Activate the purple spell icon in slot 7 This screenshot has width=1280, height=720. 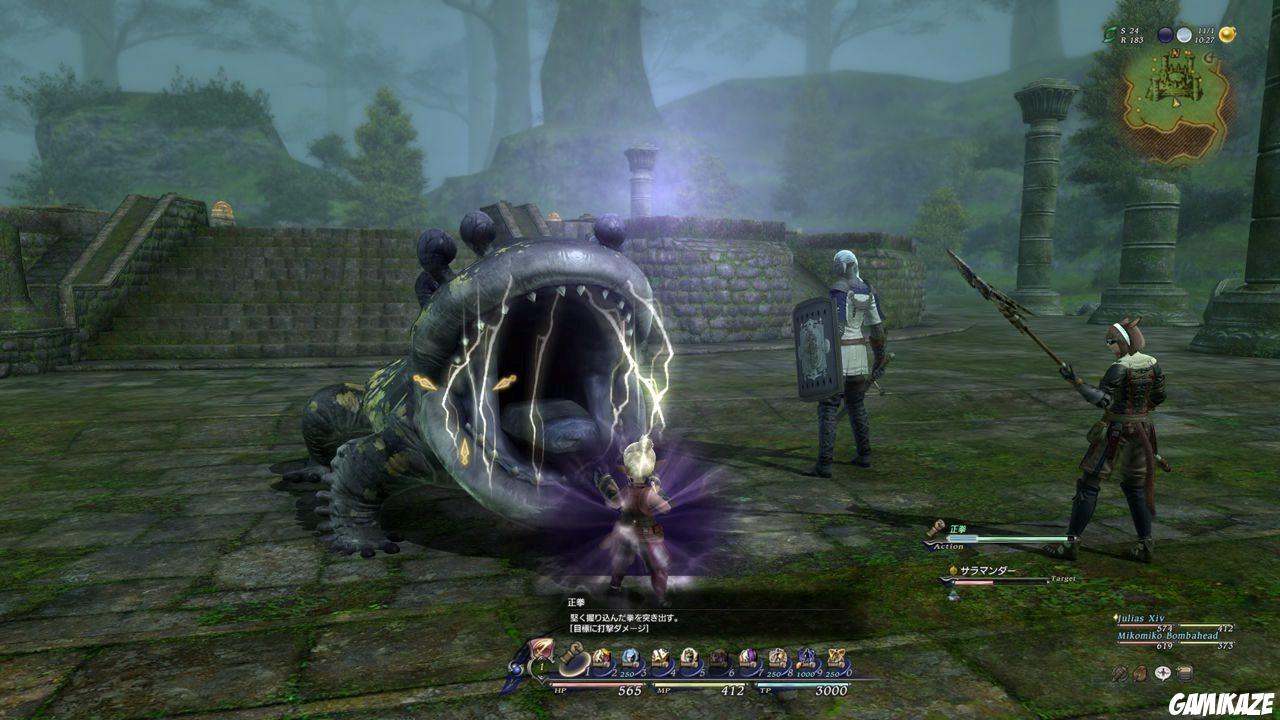point(747,656)
